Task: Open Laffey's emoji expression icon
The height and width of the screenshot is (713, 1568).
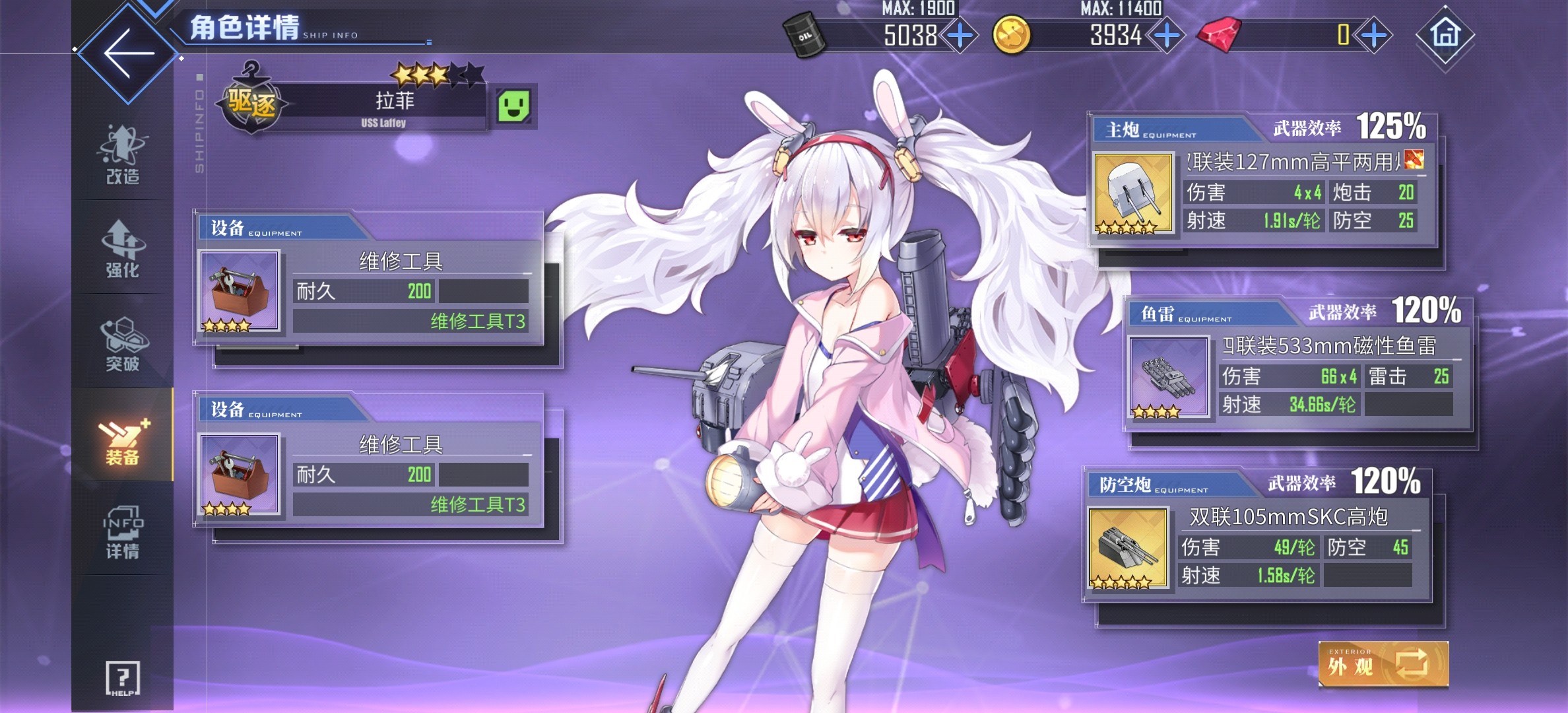Action: click(515, 106)
